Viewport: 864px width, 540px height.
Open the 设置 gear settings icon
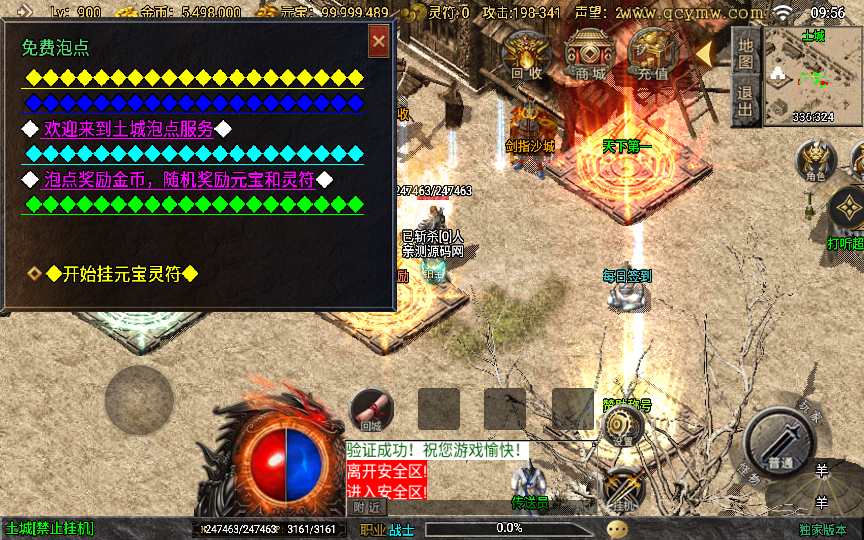click(x=621, y=428)
